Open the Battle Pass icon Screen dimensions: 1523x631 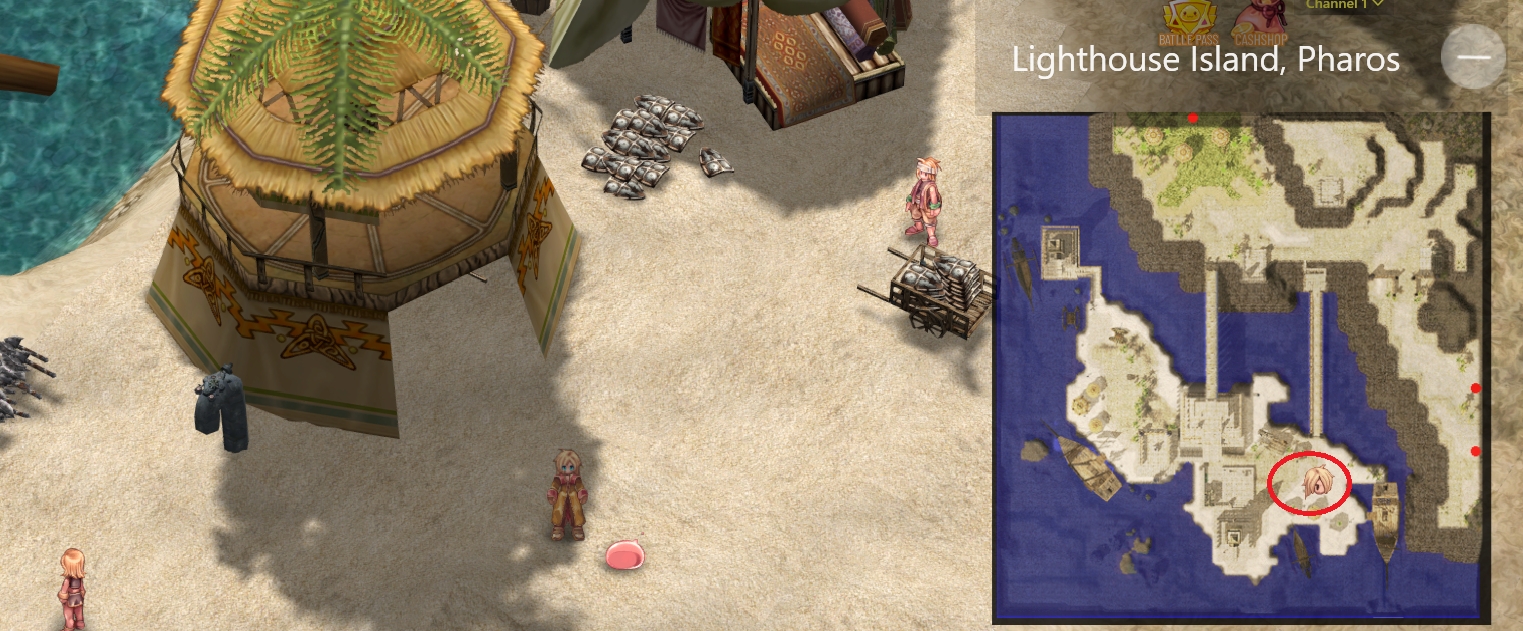[x=1187, y=22]
